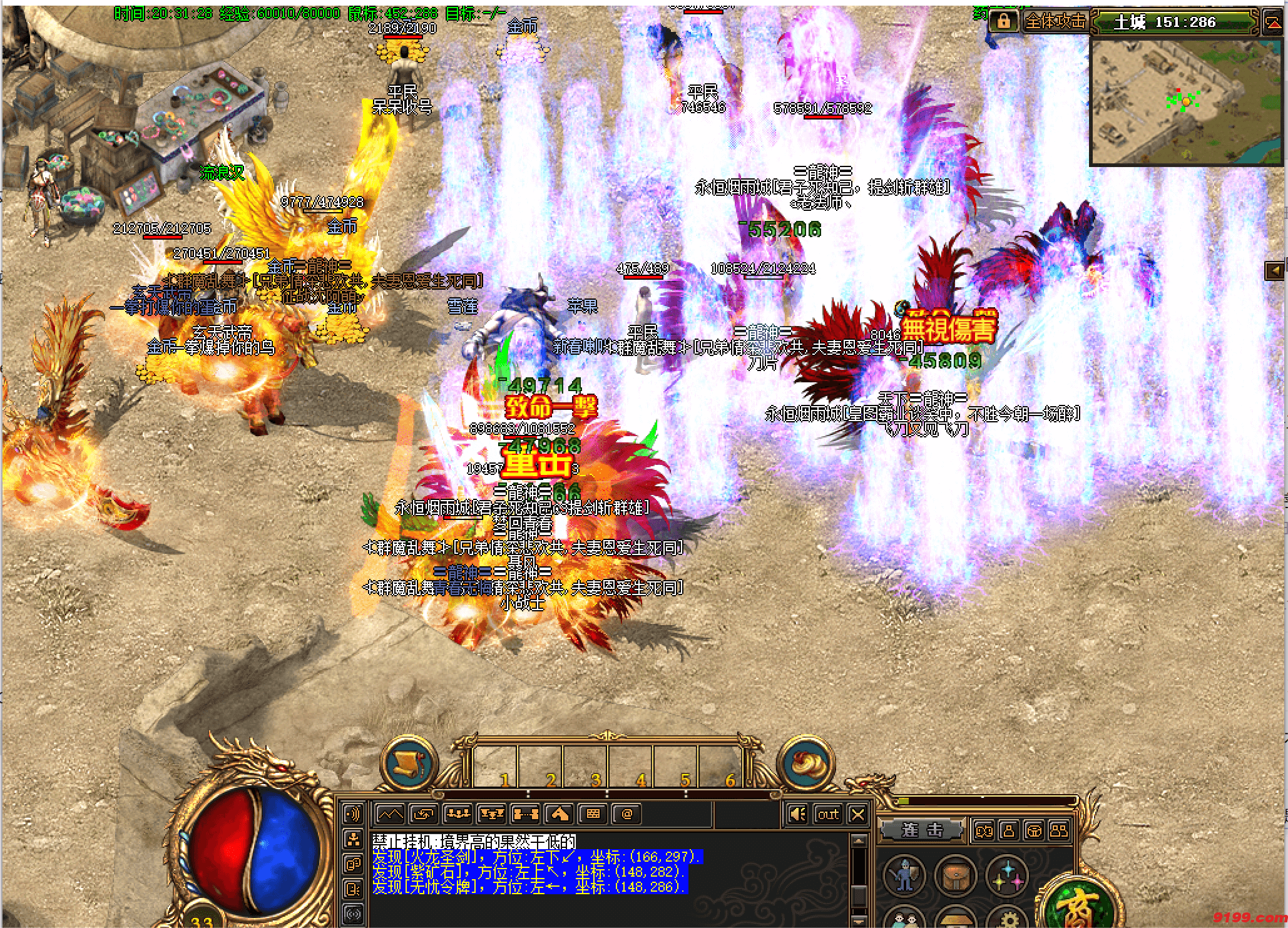Select the 火龙圣剑 discovery chat message

coord(536,857)
